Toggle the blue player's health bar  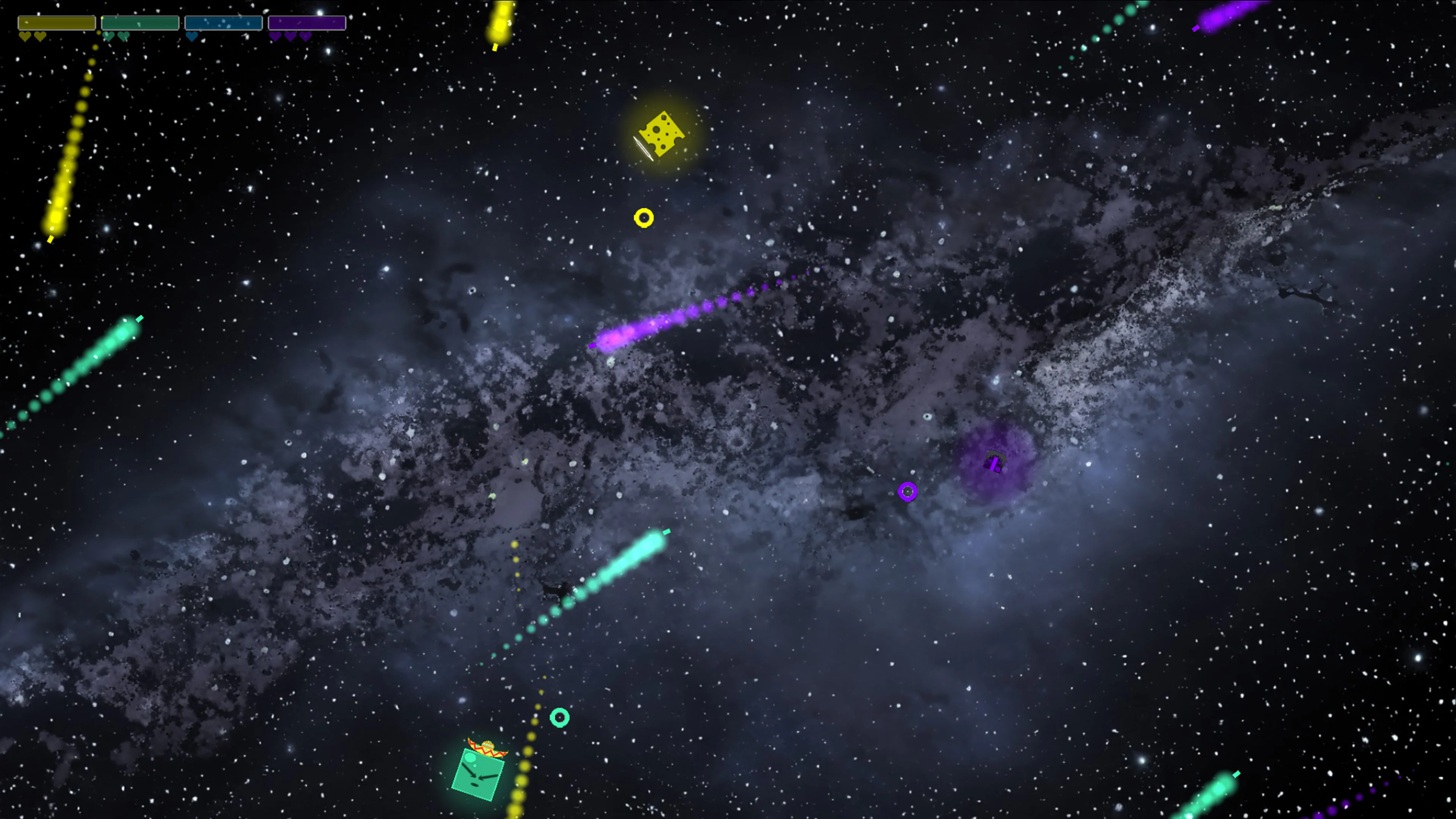[224, 23]
